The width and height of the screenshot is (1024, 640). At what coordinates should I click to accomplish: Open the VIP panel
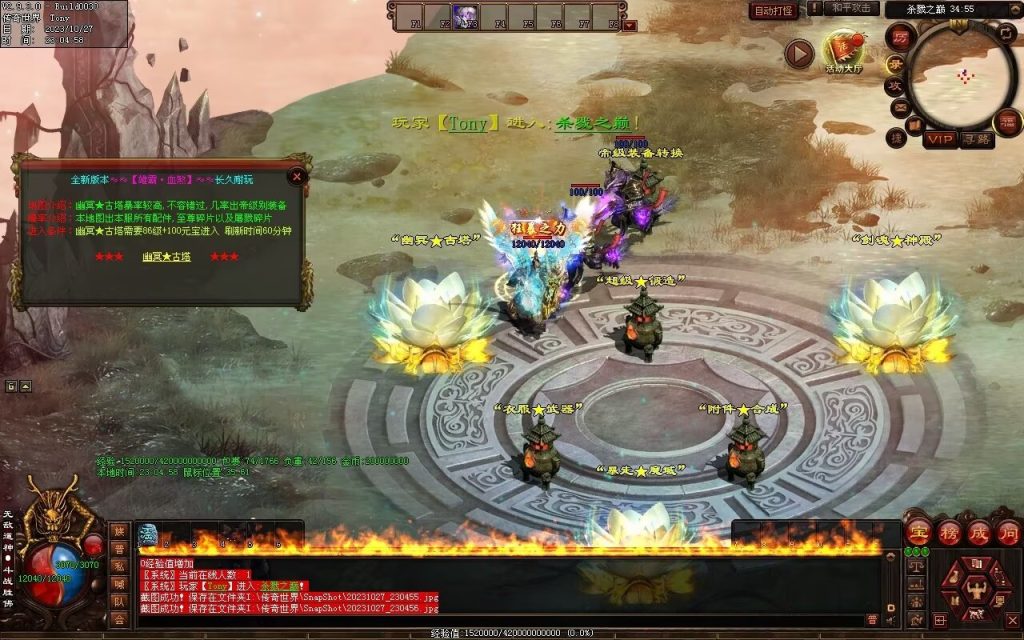(940, 139)
